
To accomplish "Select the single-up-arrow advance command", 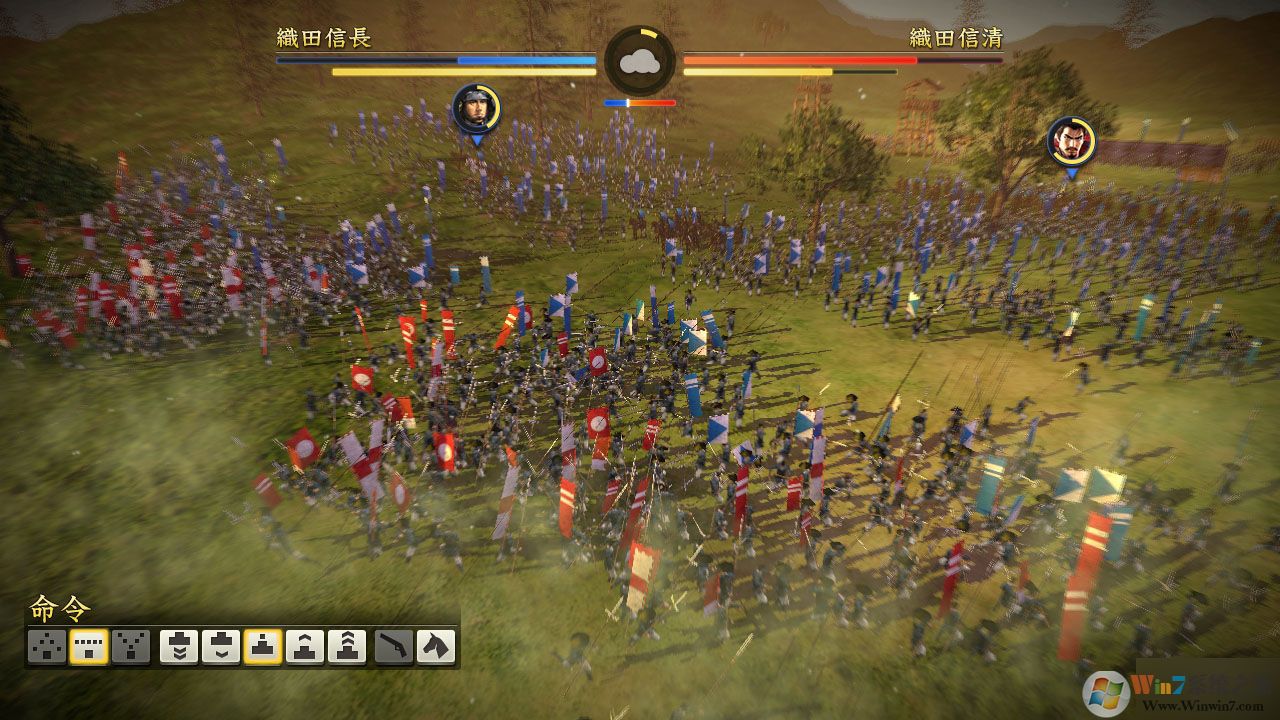I will pyautogui.click(x=305, y=647).
